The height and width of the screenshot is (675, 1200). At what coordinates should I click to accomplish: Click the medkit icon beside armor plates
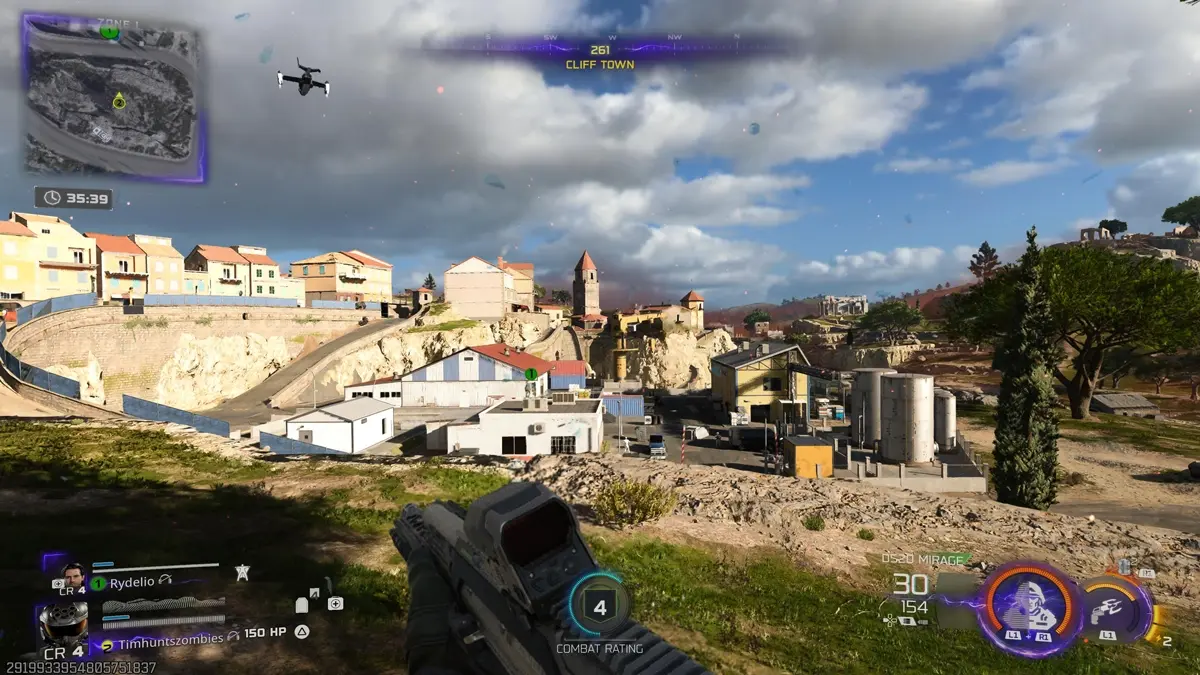(334, 603)
